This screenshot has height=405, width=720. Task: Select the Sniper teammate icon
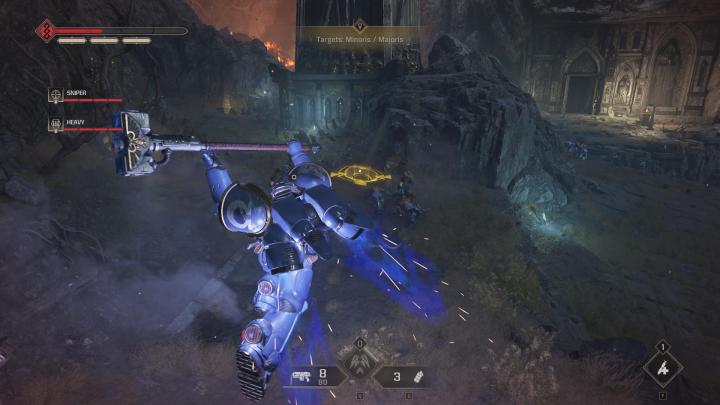(56, 95)
